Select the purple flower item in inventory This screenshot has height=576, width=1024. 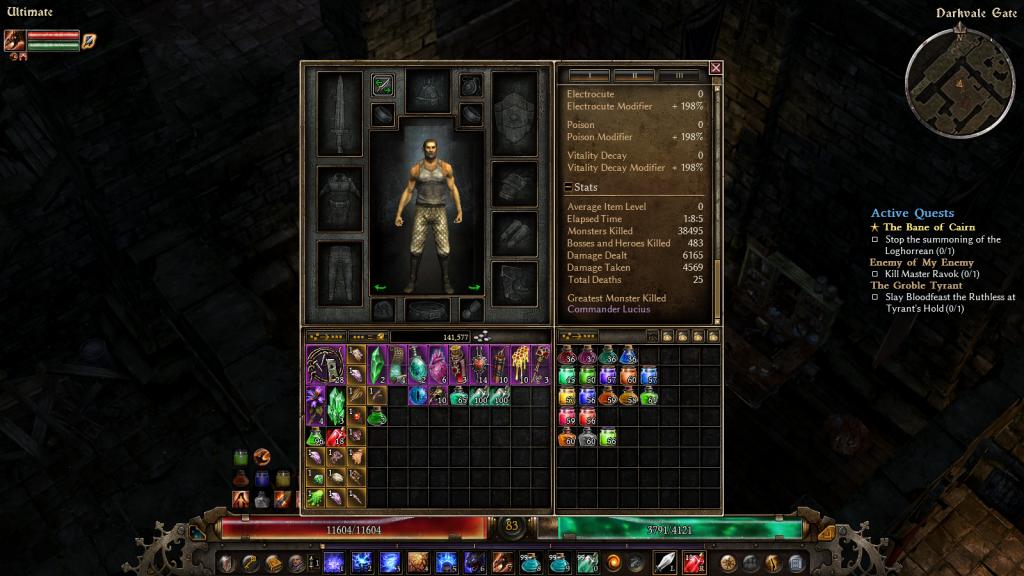point(317,406)
